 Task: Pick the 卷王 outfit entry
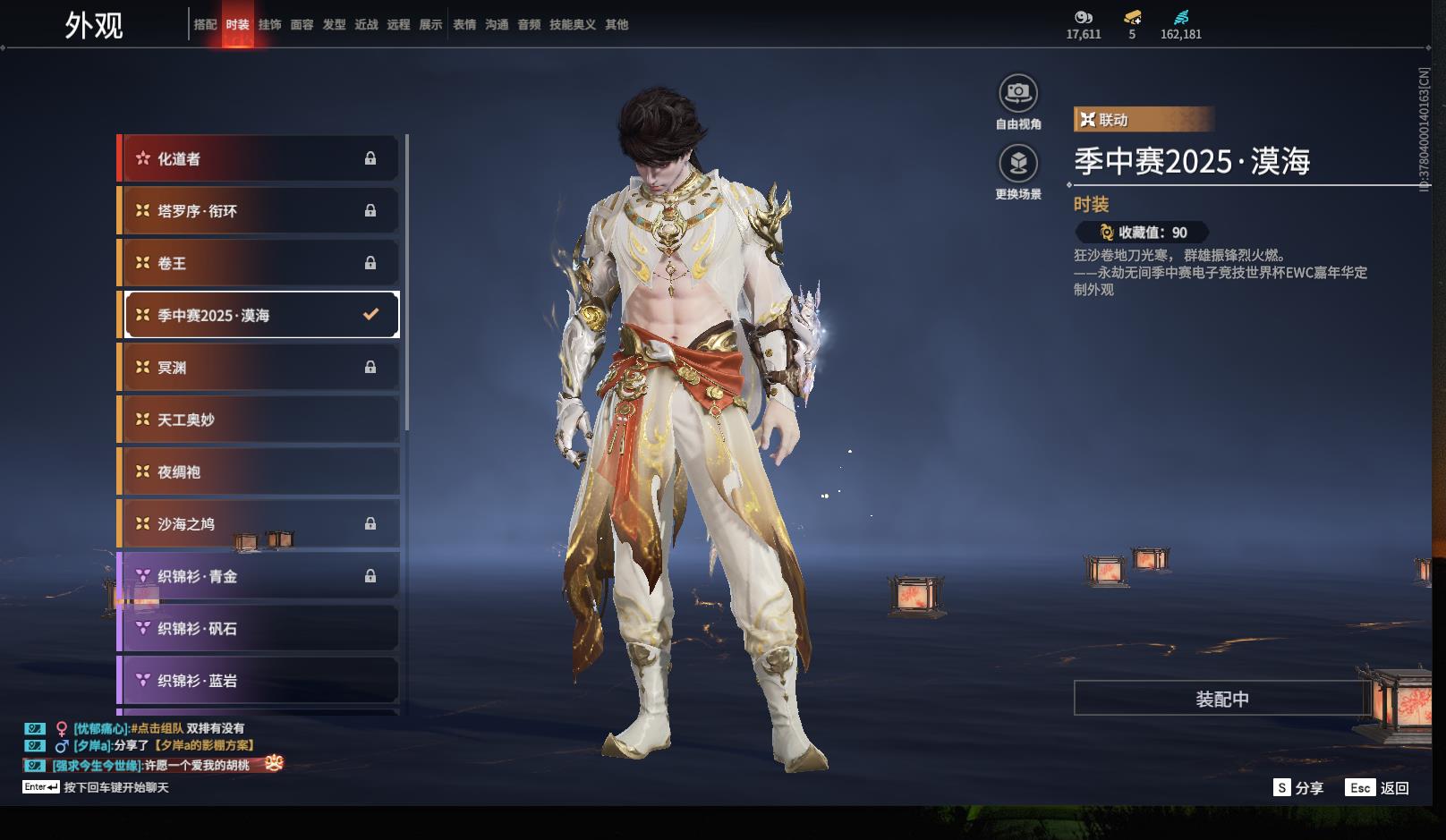click(259, 263)
